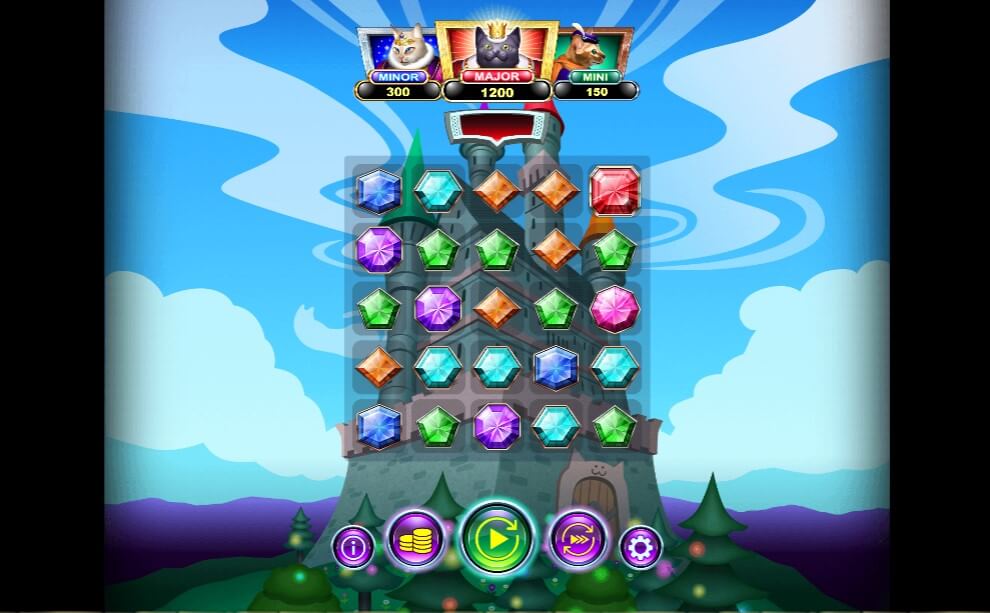Open the gear settings menu

pyautogui.click(x=640, y=547)
